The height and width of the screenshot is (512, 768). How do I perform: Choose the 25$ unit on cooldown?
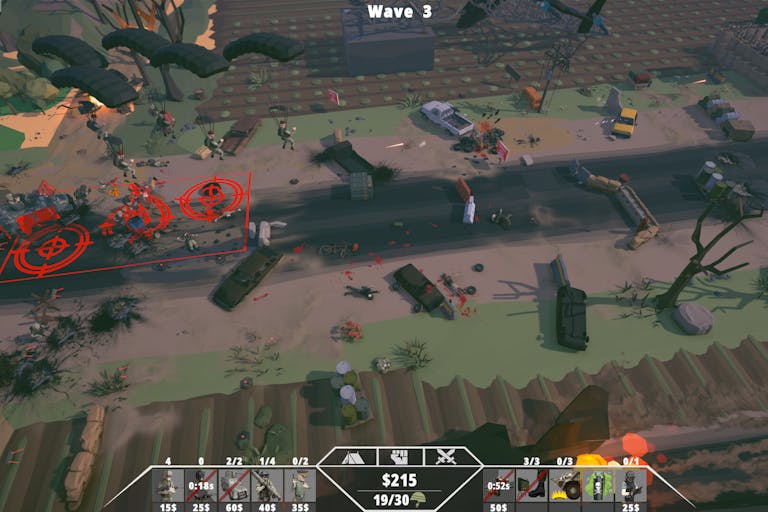(x=200, y=485)
